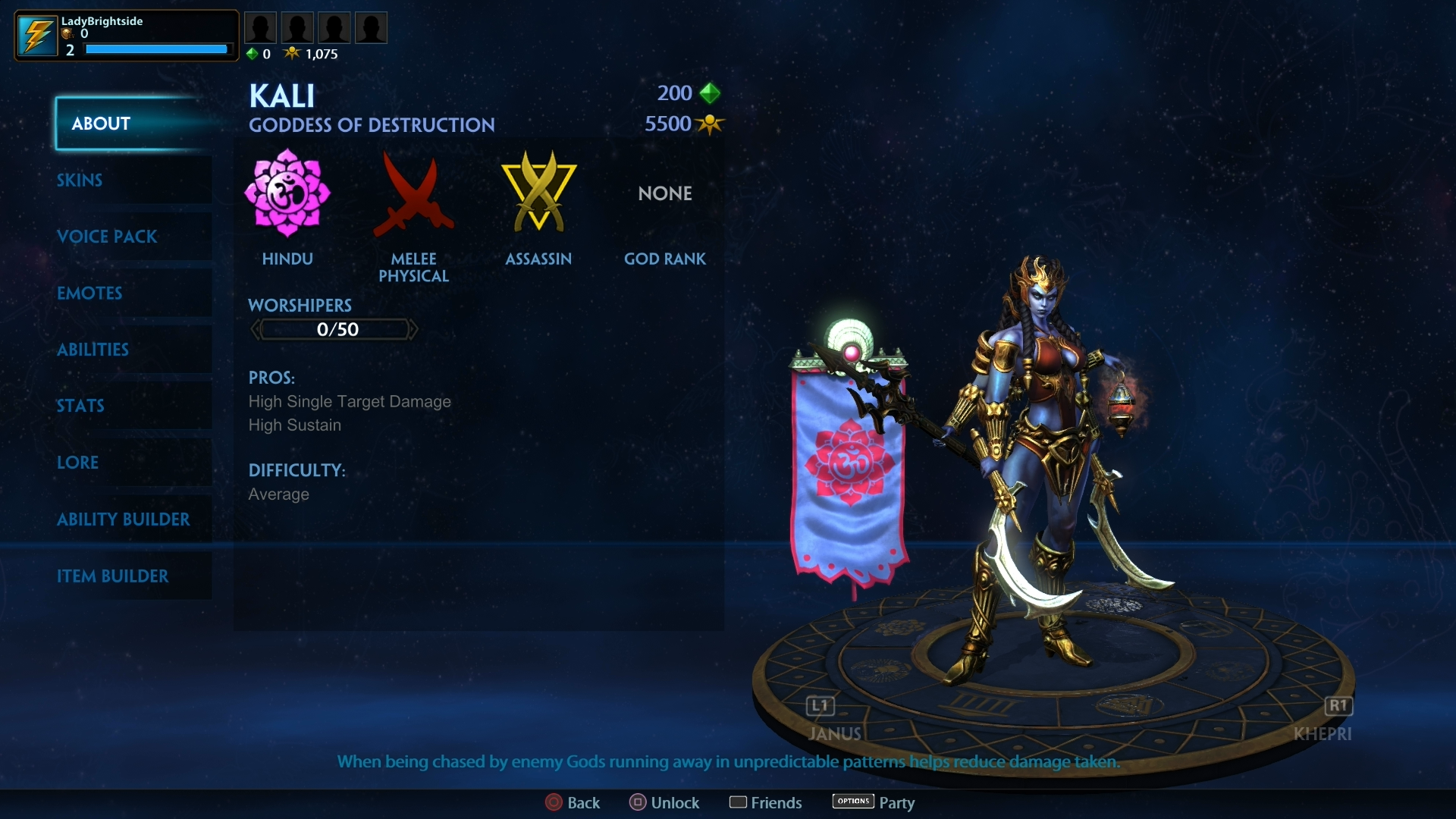Click the green gems icon showing 200
Image resolution: width=1456 pixels, height=819 pixels.
[x=710, y=93]
